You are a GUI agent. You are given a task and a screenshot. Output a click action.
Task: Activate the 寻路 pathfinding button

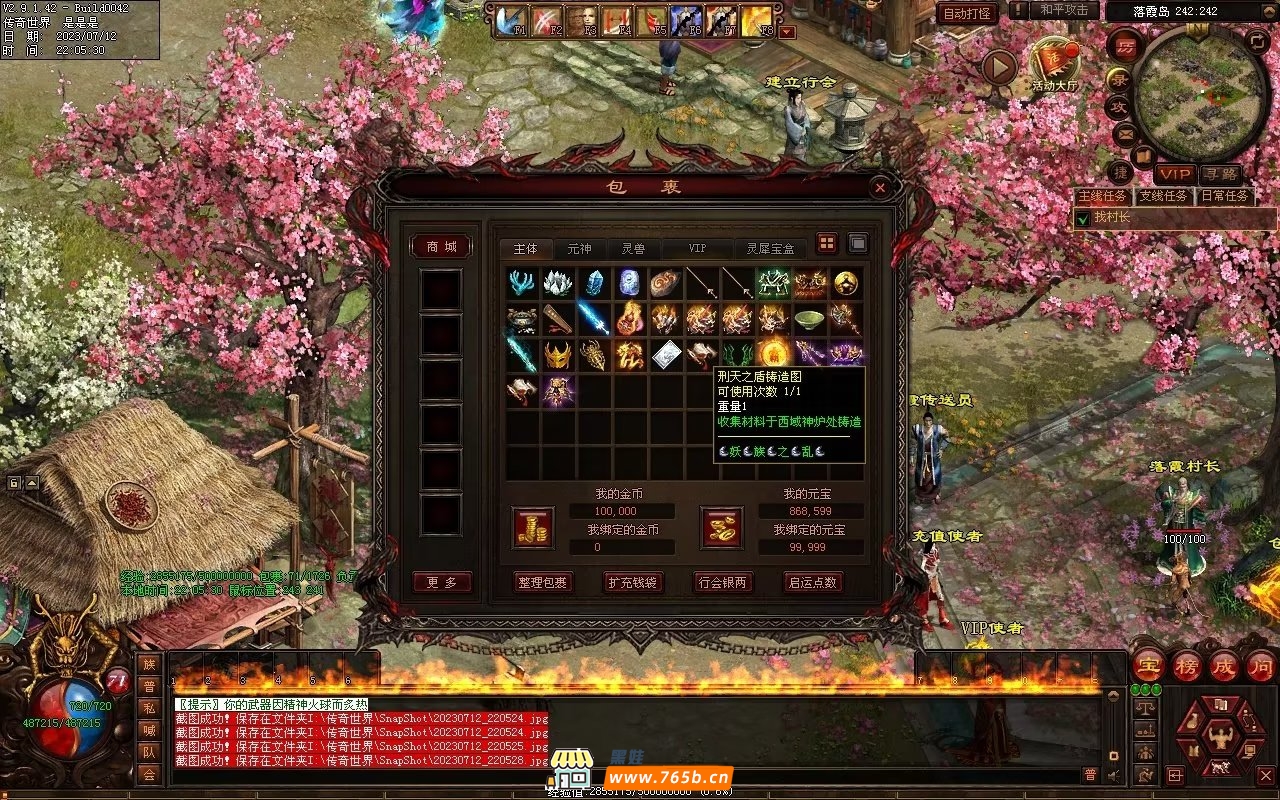(x=1219, y=173)
